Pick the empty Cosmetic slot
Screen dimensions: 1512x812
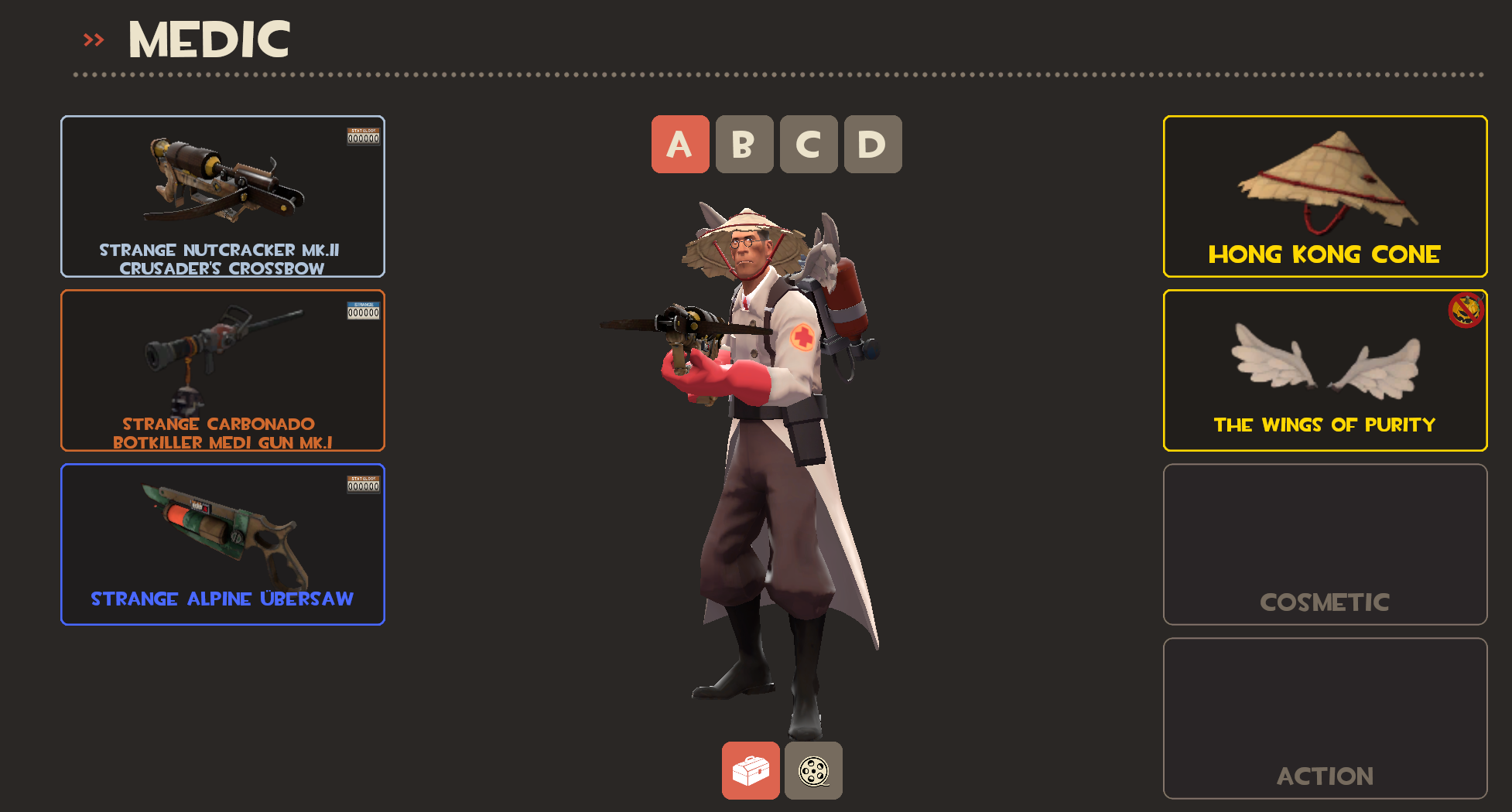point(1325,544)
